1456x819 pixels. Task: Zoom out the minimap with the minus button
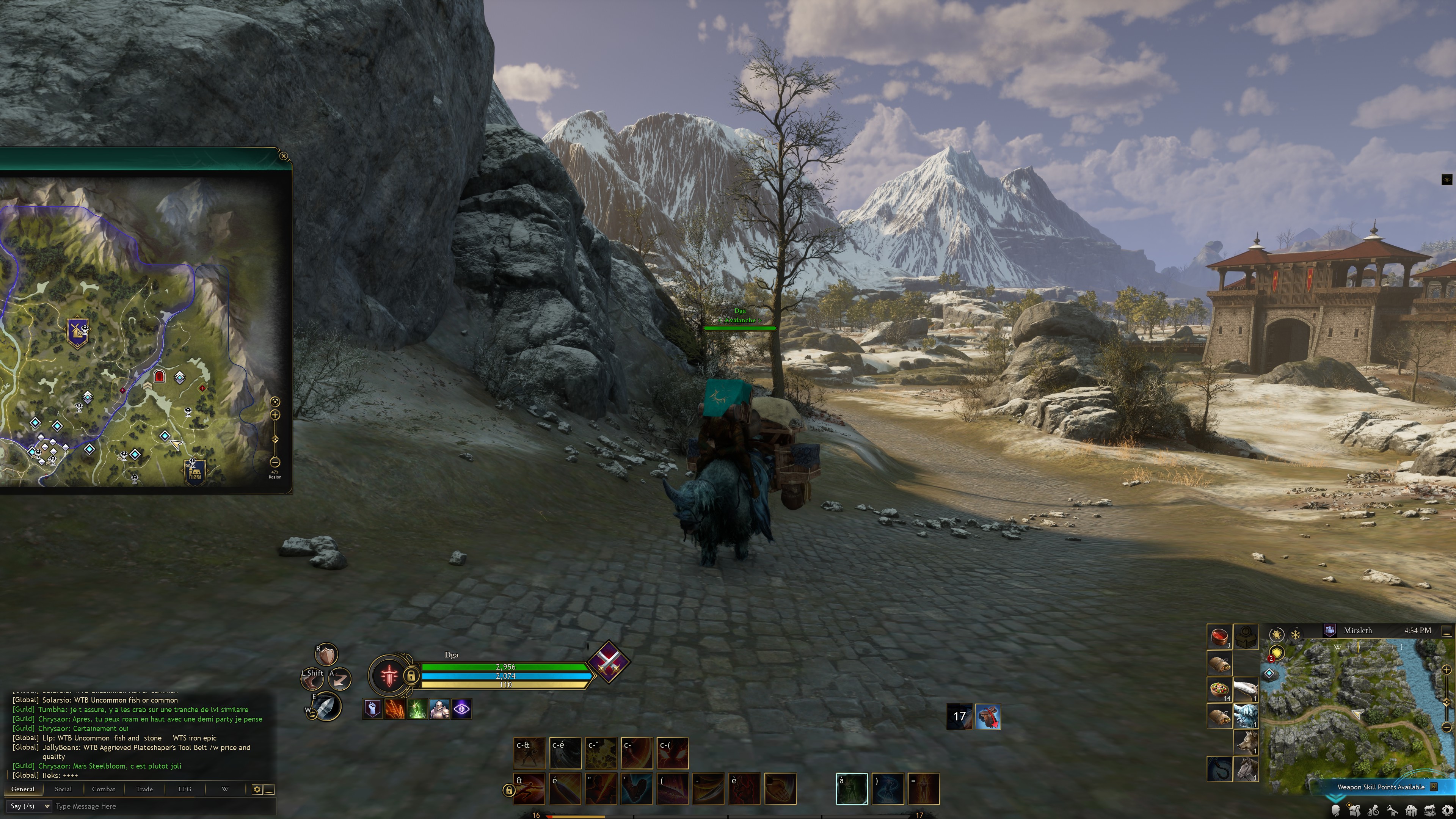(x=1447, y=727)
